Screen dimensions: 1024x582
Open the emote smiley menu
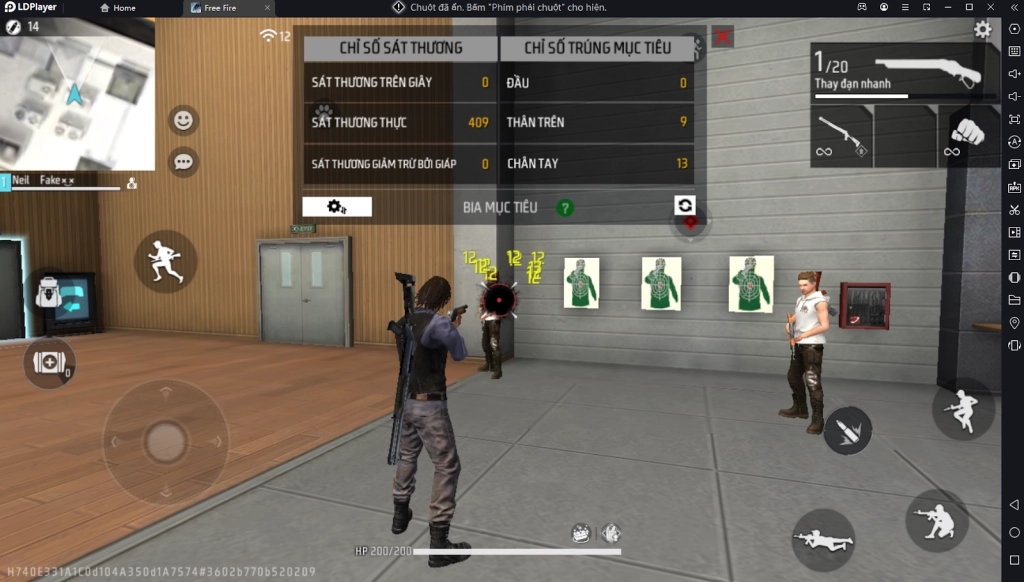point(183,120)
